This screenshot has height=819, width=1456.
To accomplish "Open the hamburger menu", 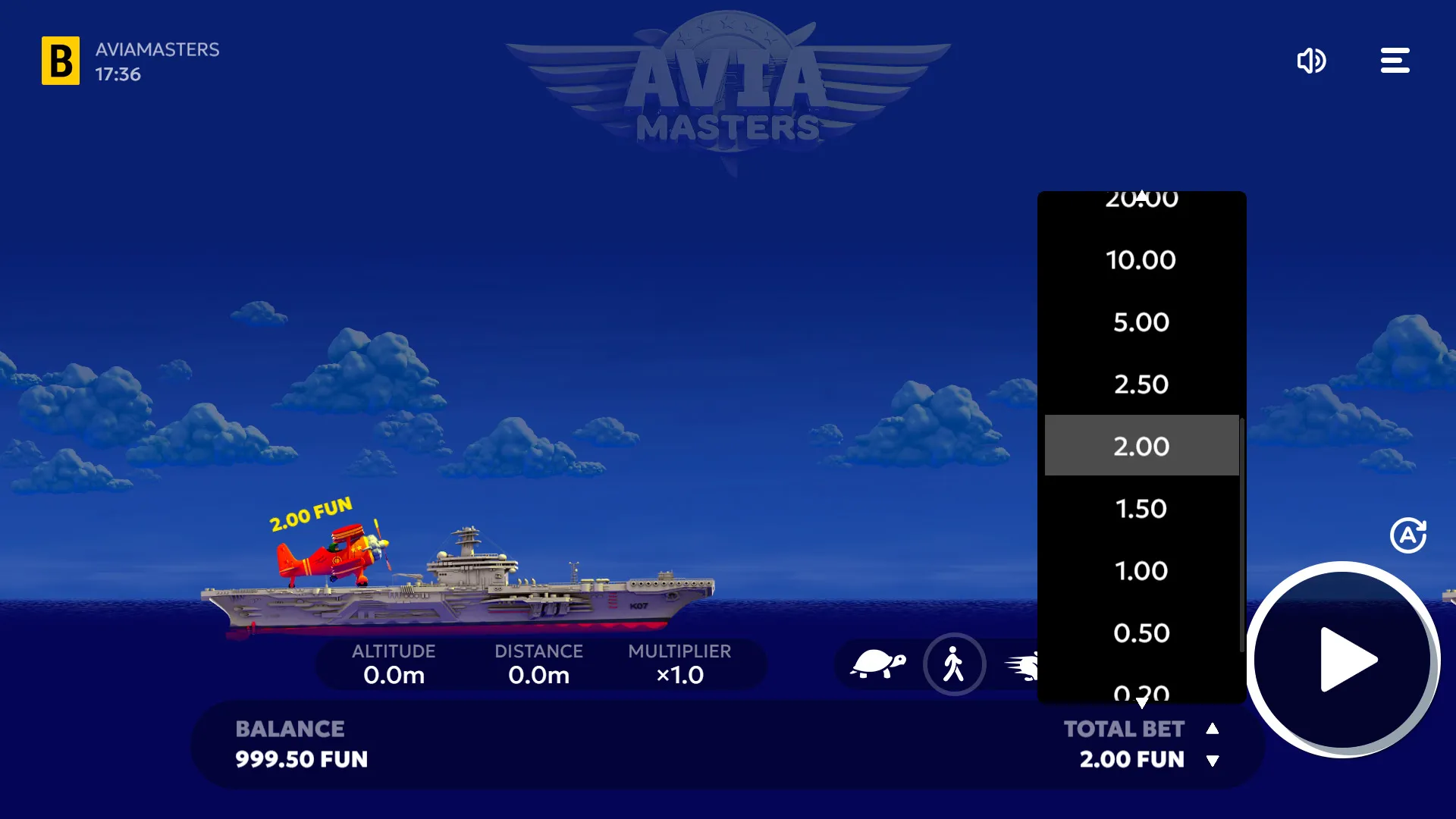I will (1395, 61).
